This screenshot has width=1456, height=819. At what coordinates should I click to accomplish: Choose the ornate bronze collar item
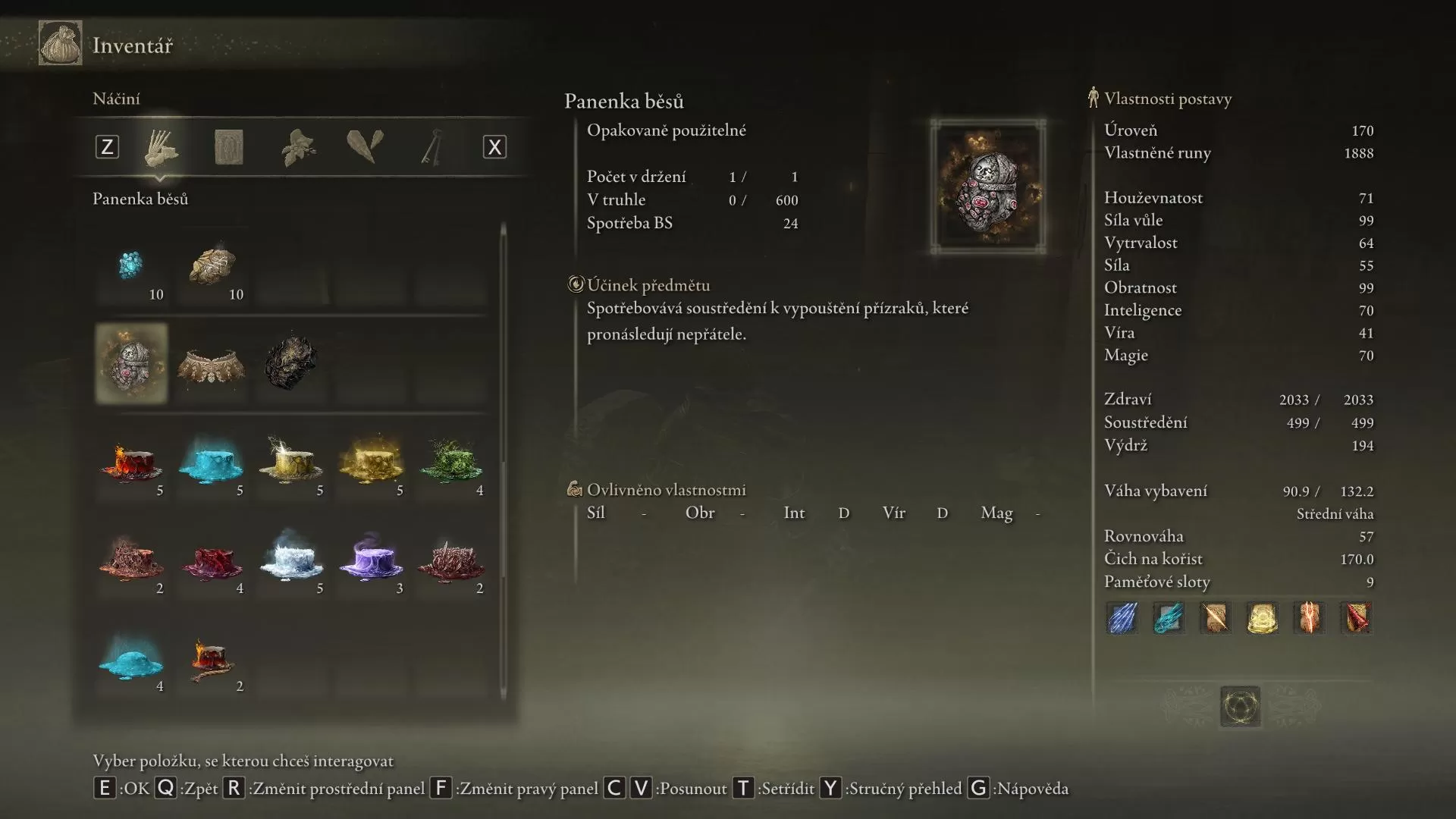[212, 365]
